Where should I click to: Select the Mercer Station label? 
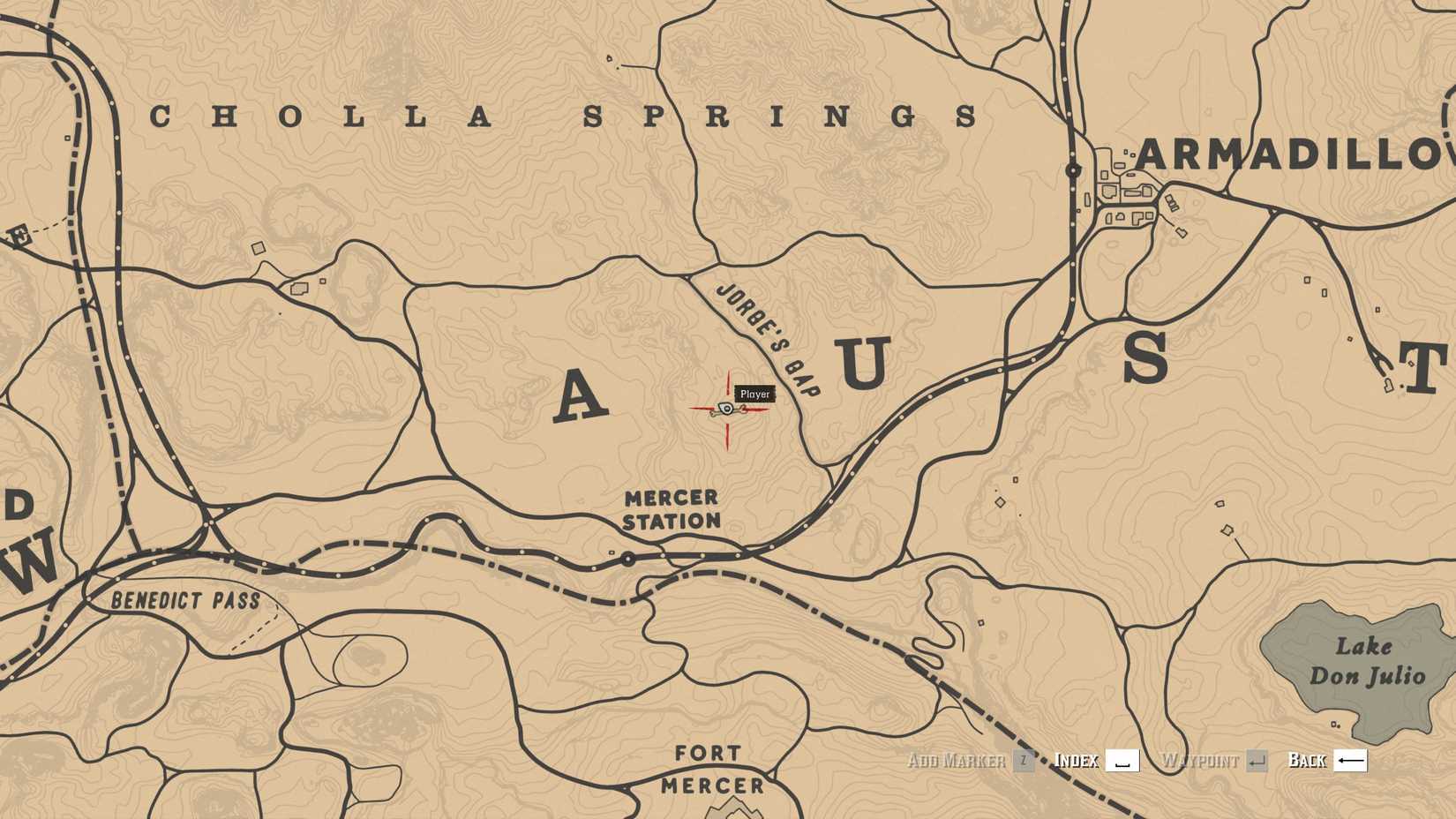pos(672,510)
